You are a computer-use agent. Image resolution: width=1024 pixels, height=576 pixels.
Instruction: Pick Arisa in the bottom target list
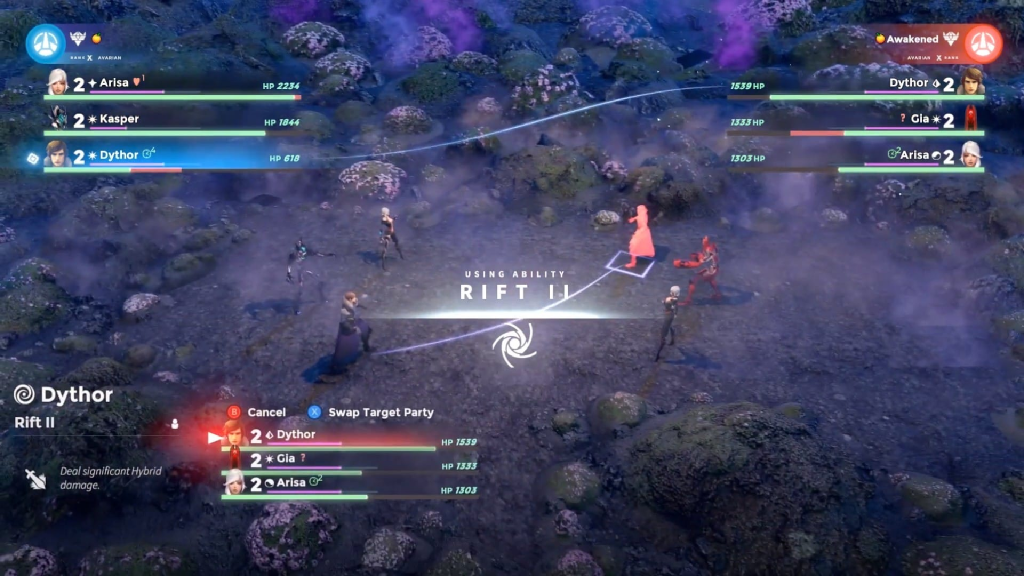(x=330, y=484)
